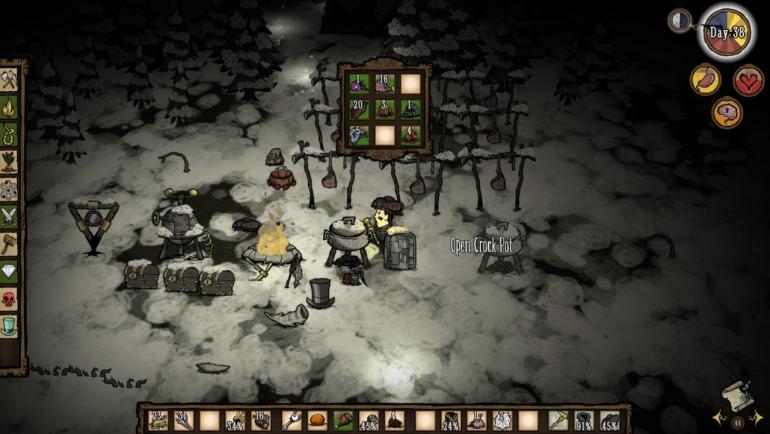Take the stack of 16 from the container

click(385, 84)
